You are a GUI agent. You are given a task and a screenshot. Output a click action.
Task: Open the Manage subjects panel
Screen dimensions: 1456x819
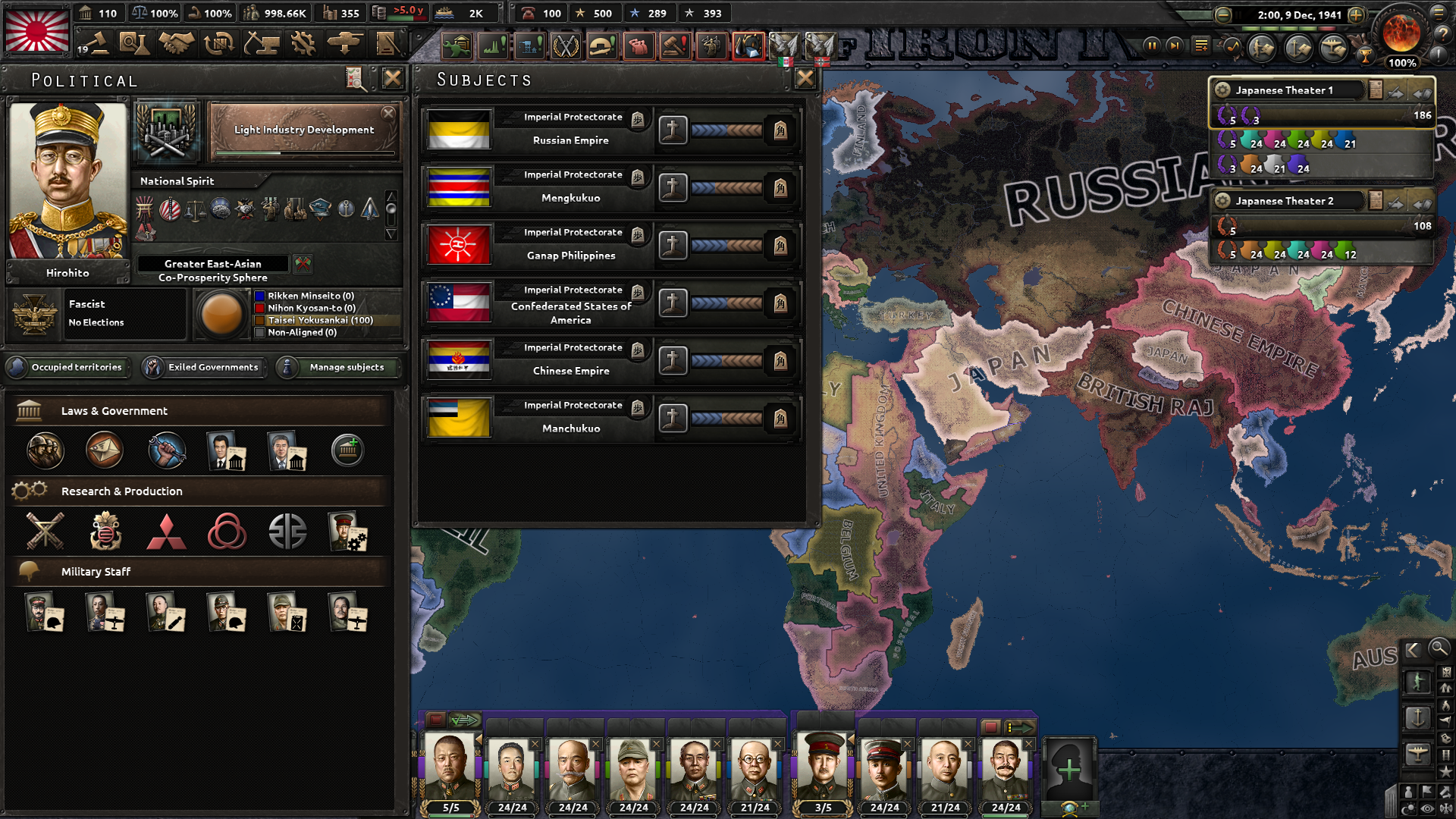337,367
